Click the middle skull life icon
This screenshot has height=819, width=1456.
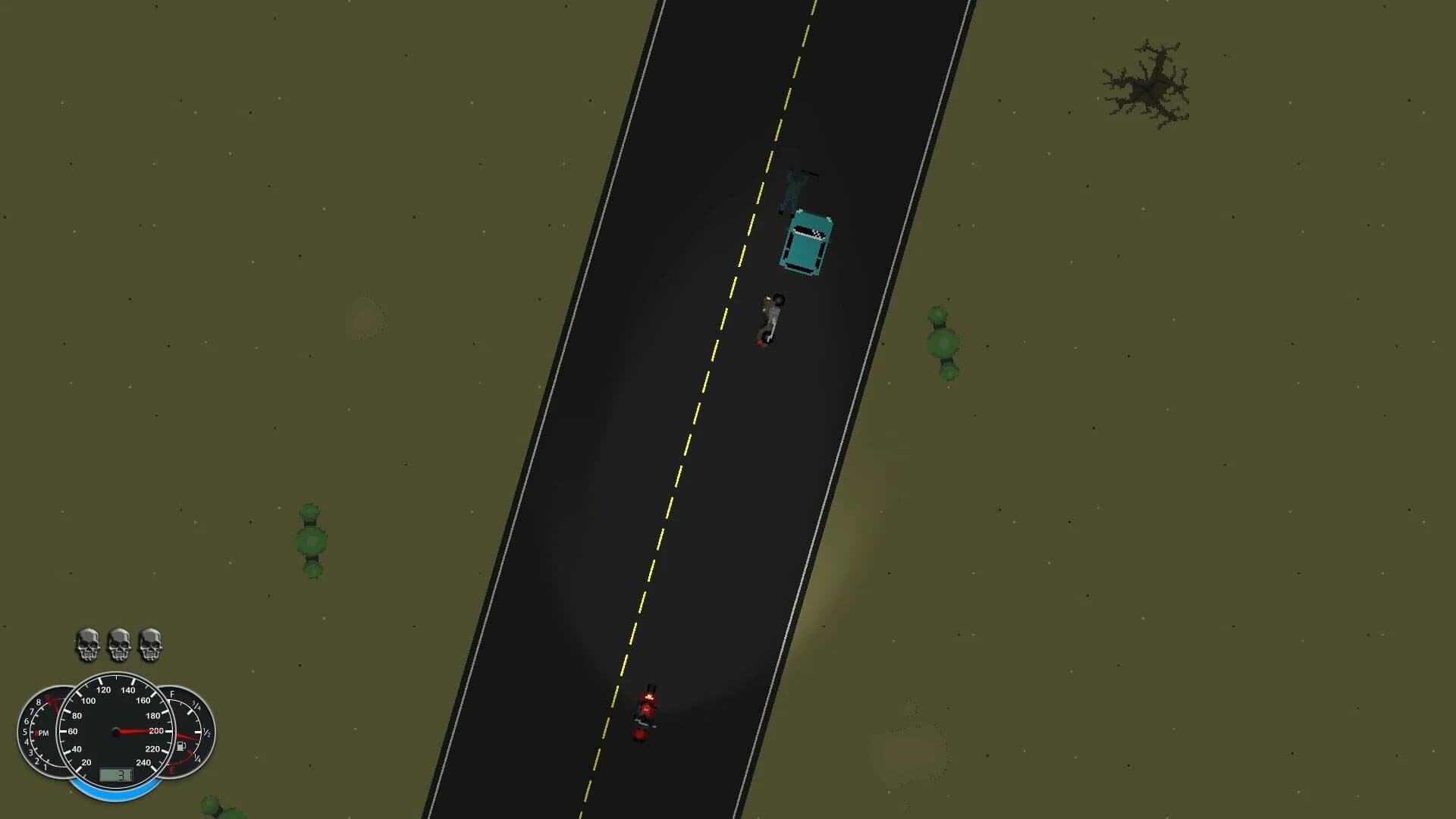click(119, 645)
